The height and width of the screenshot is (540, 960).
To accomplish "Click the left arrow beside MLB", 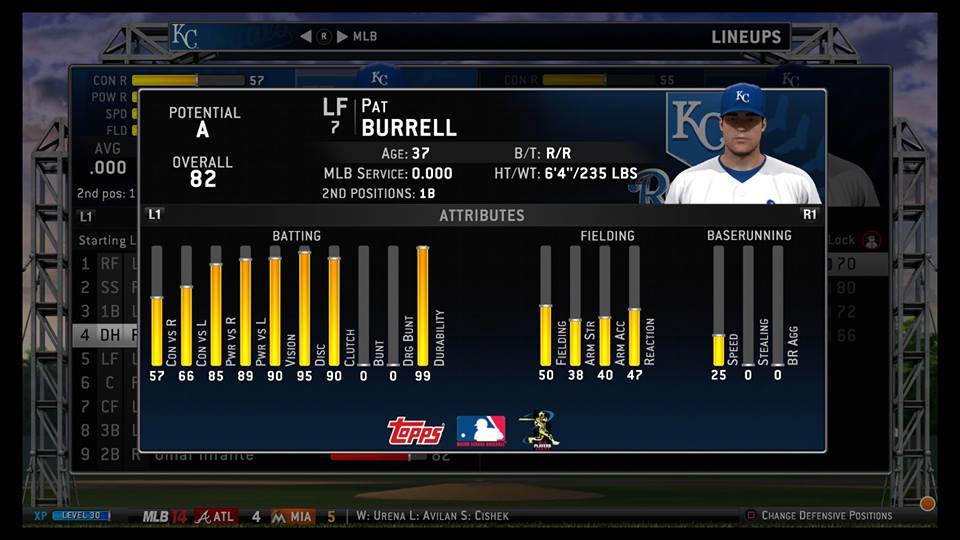I will [306, 37].
